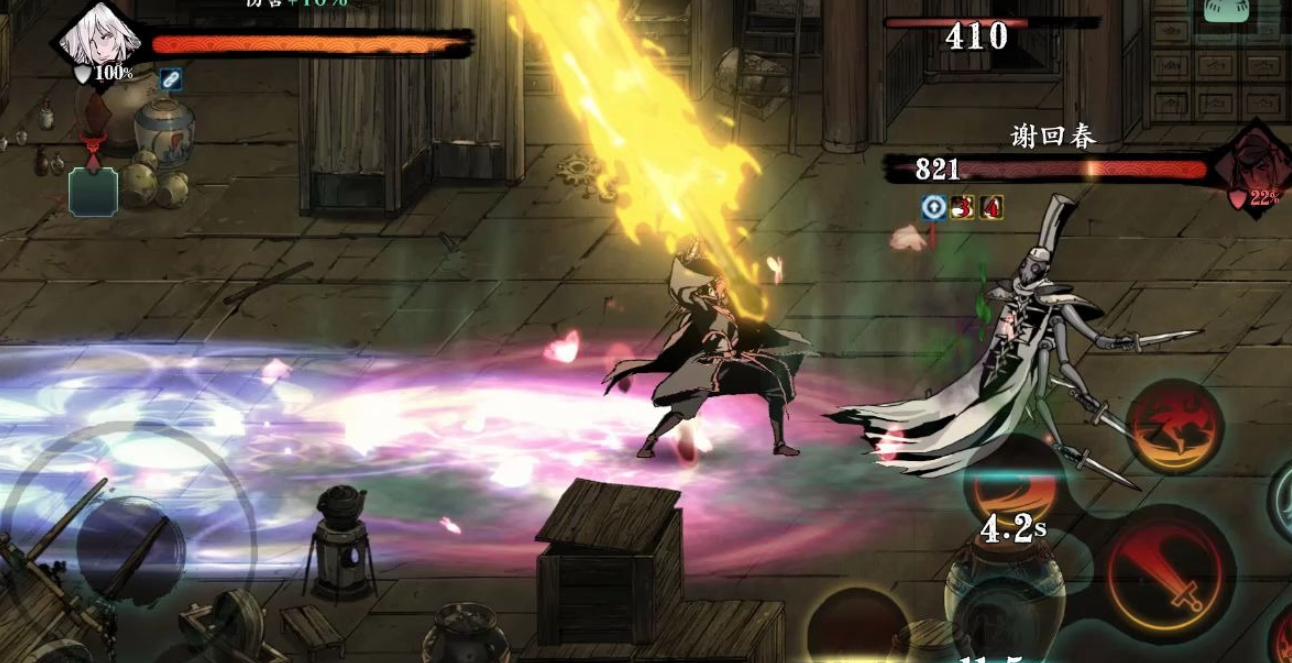Tap the boss's blue up-arrow status icon
This screenshot has width=1292, height=663.
(933, 208)
